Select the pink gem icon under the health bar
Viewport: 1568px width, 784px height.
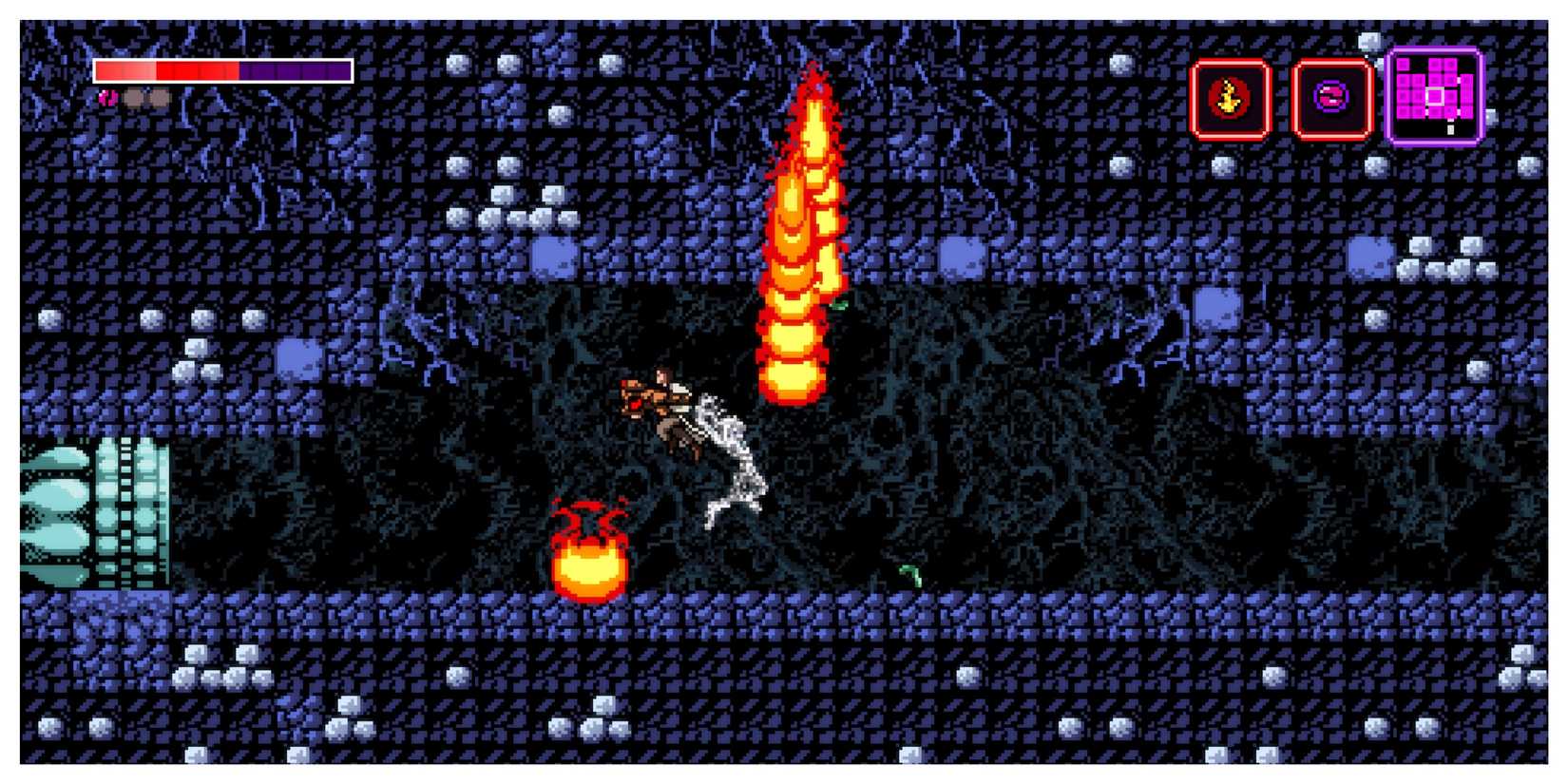point(107,98)
